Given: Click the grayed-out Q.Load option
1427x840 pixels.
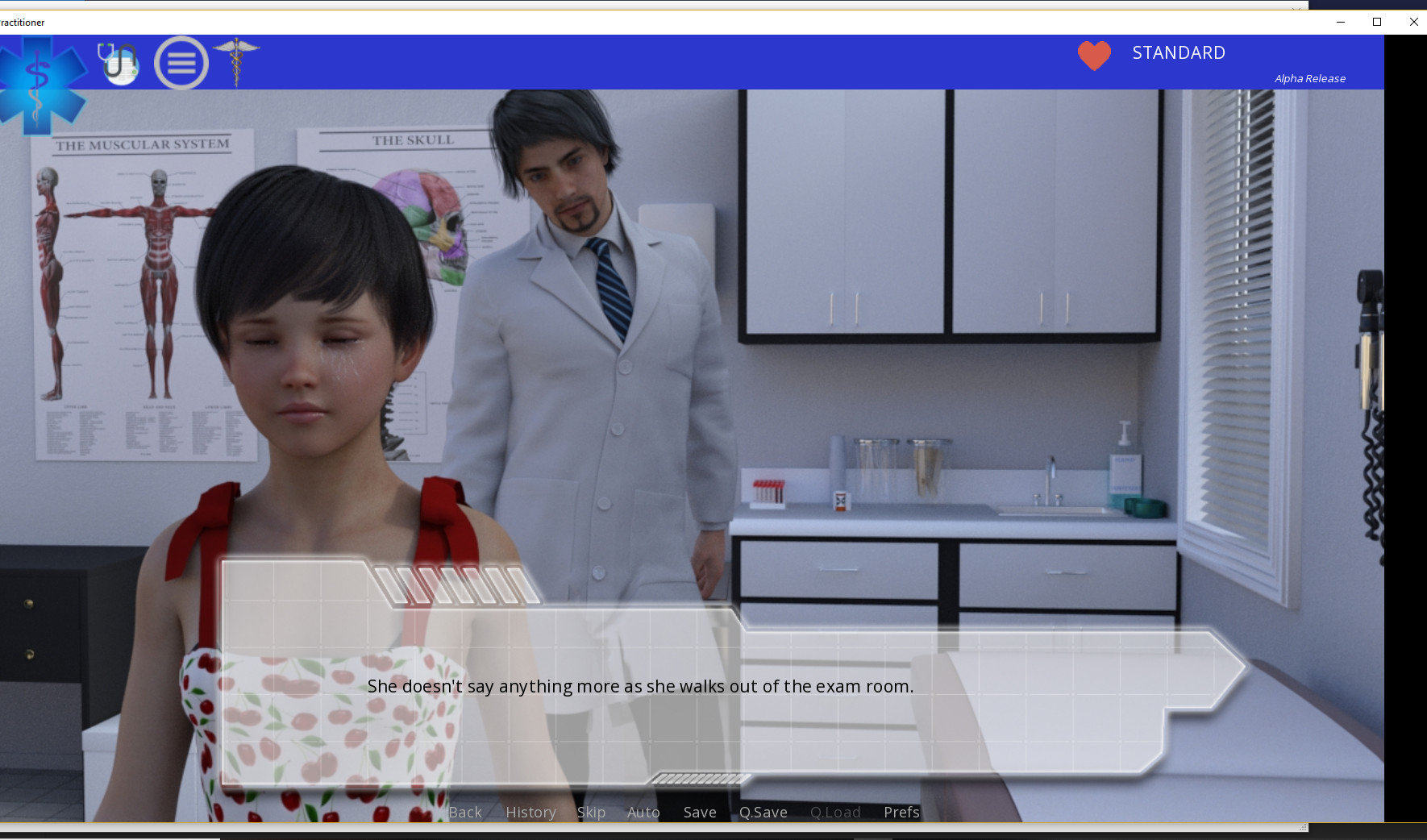Looking at the screenshot, I should 835,812.
